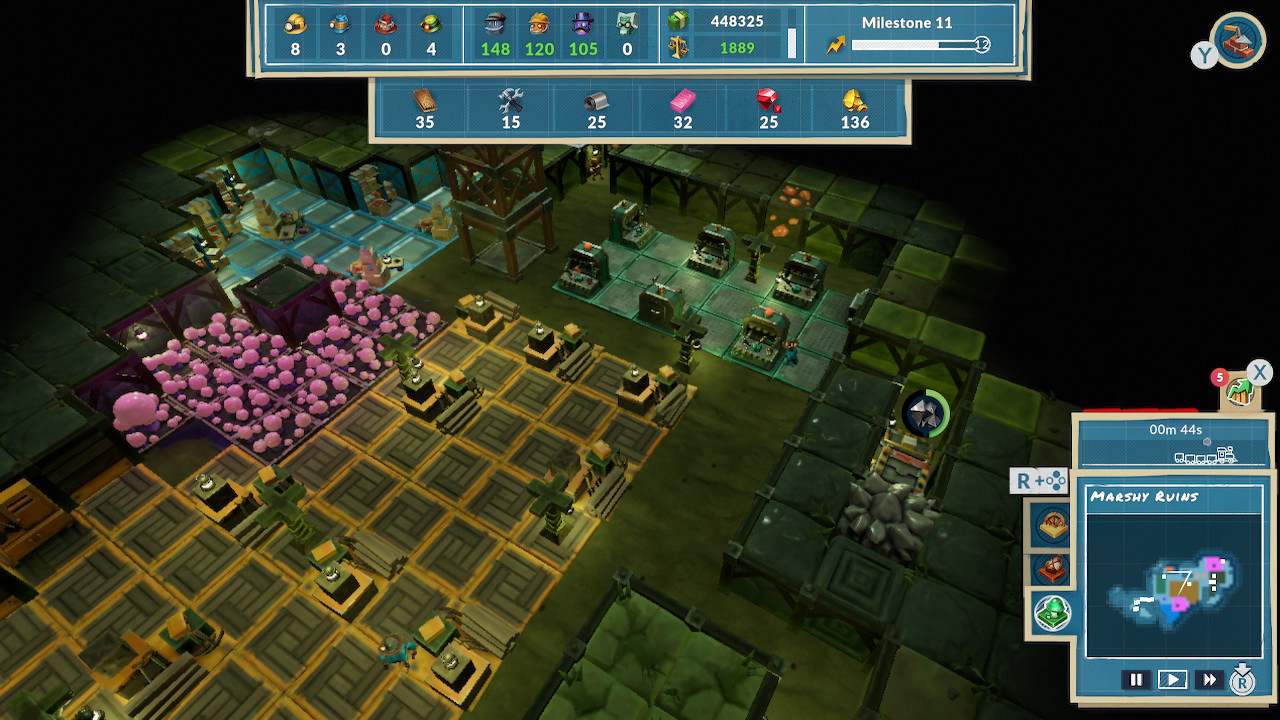The image size is (1280, 720).
Task: Toggle normal play speed
Action: click(1171, 679)
